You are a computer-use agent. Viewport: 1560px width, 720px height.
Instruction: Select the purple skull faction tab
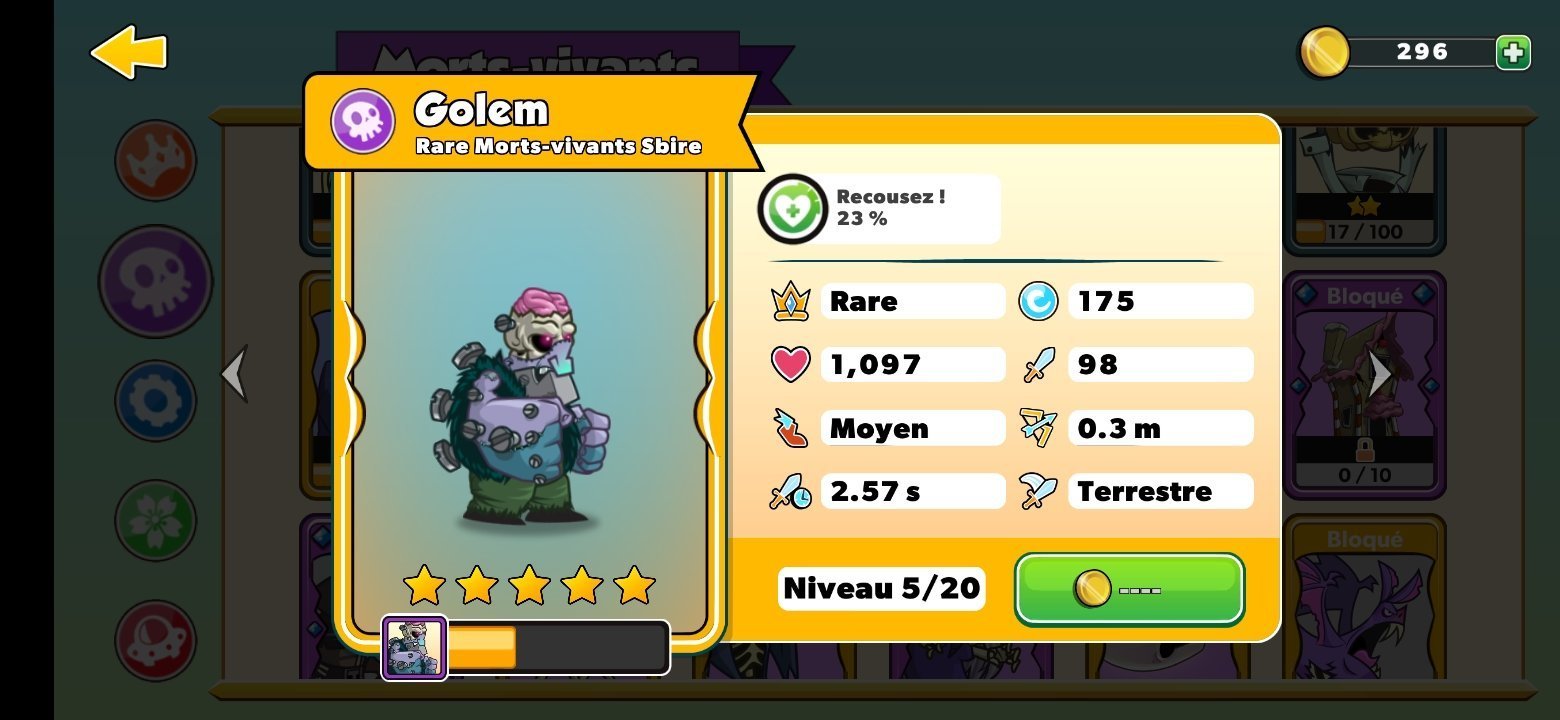point(155,281)
